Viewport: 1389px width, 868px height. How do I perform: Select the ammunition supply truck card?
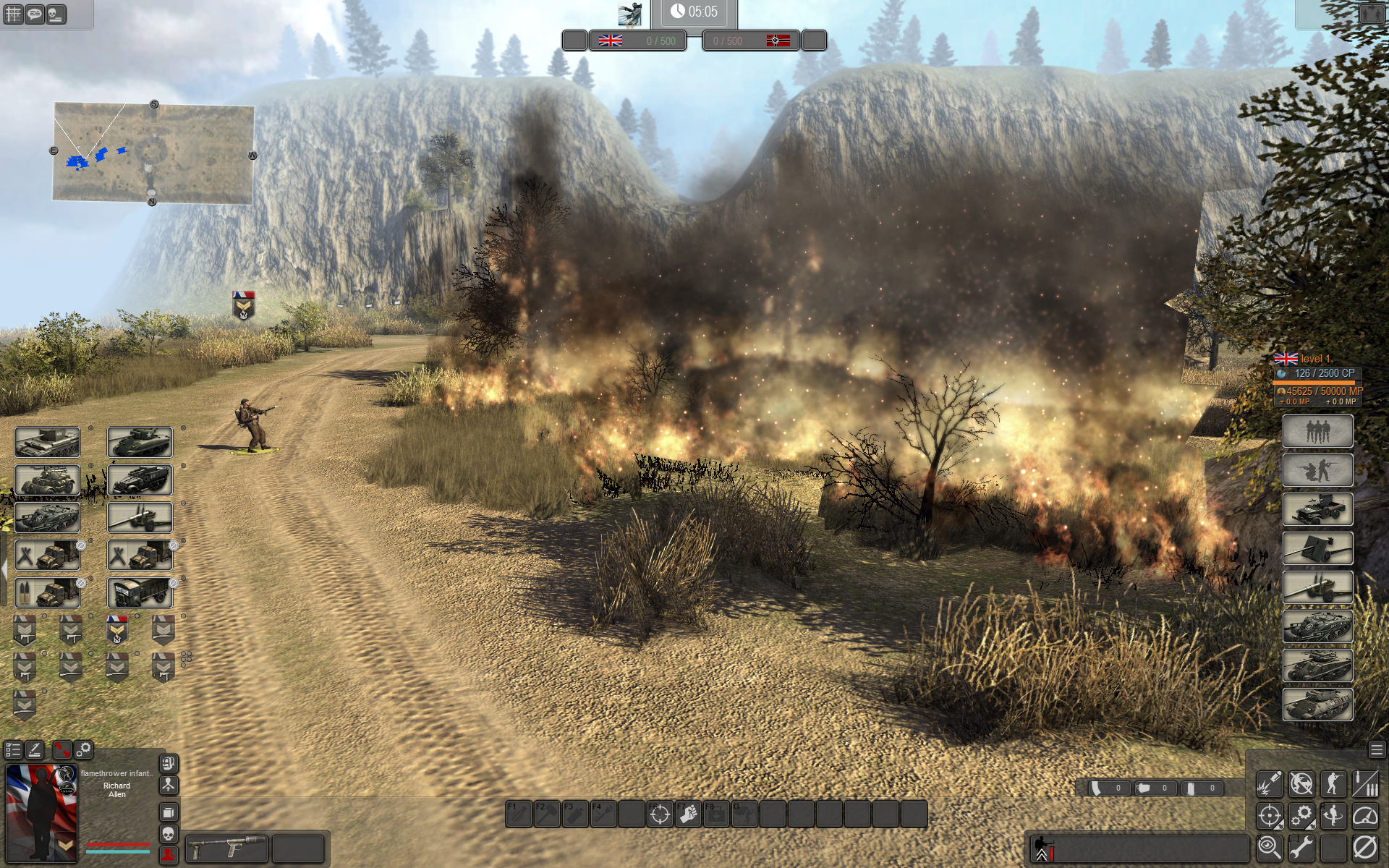(47, 593)
